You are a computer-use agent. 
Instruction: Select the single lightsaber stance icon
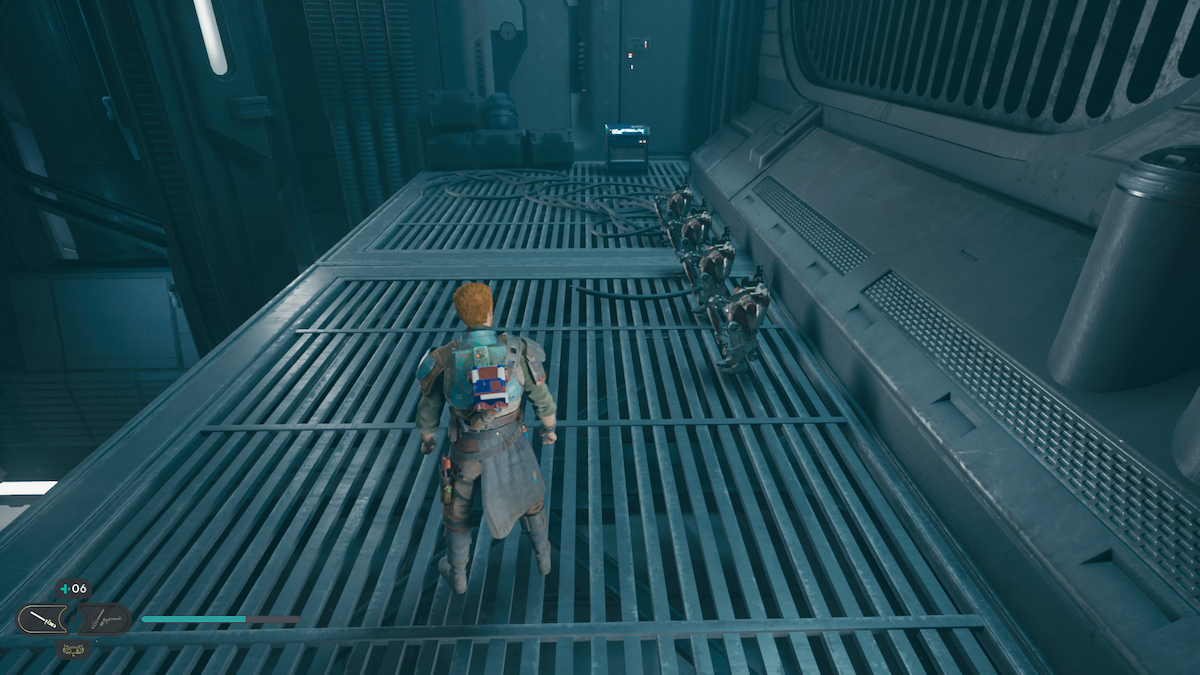[x=41, y=619]
